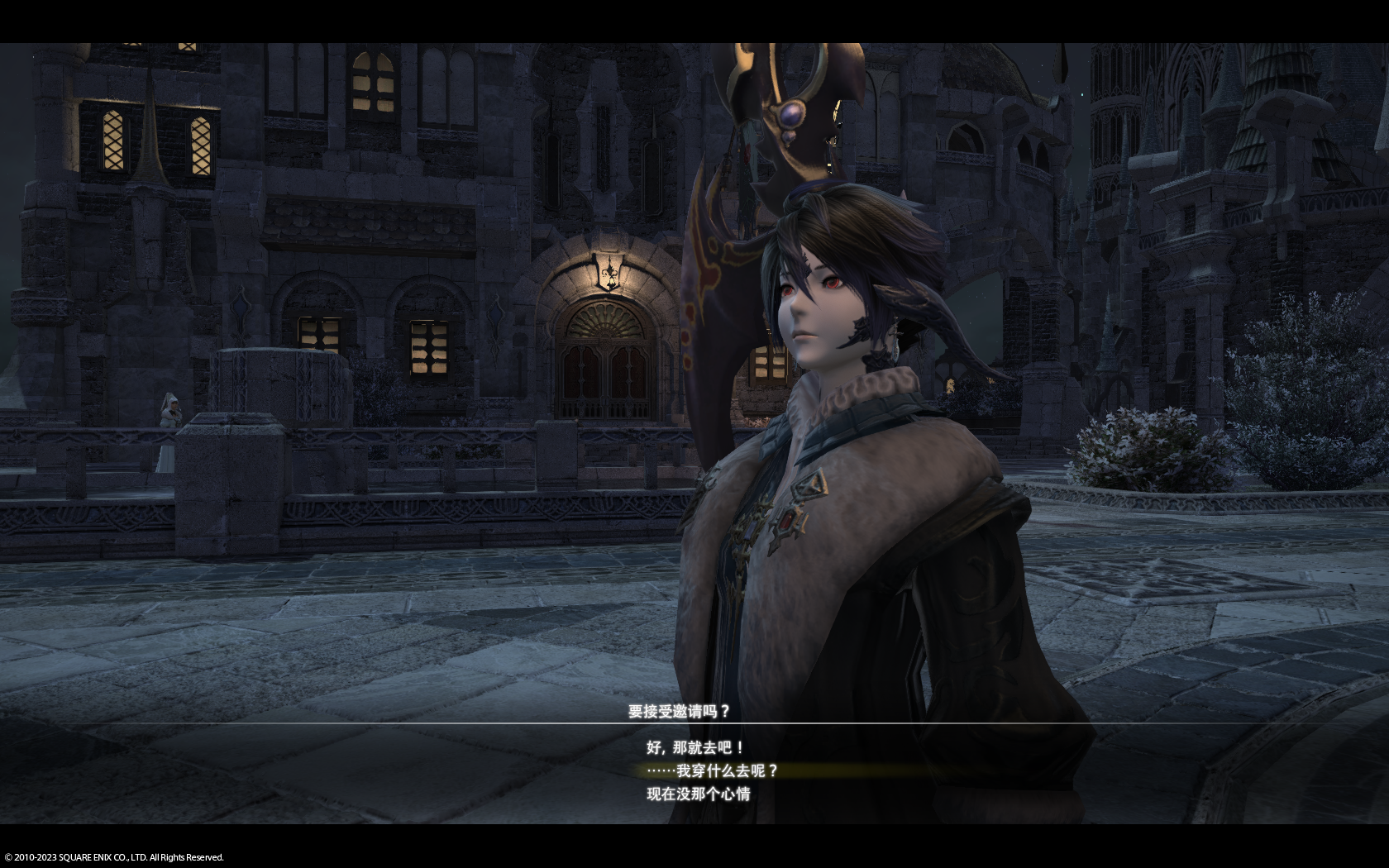Select the option "……我穿什么去呢?"
Image resolution: width=1389 pixels, height=868 pixels.
(712, 770)
